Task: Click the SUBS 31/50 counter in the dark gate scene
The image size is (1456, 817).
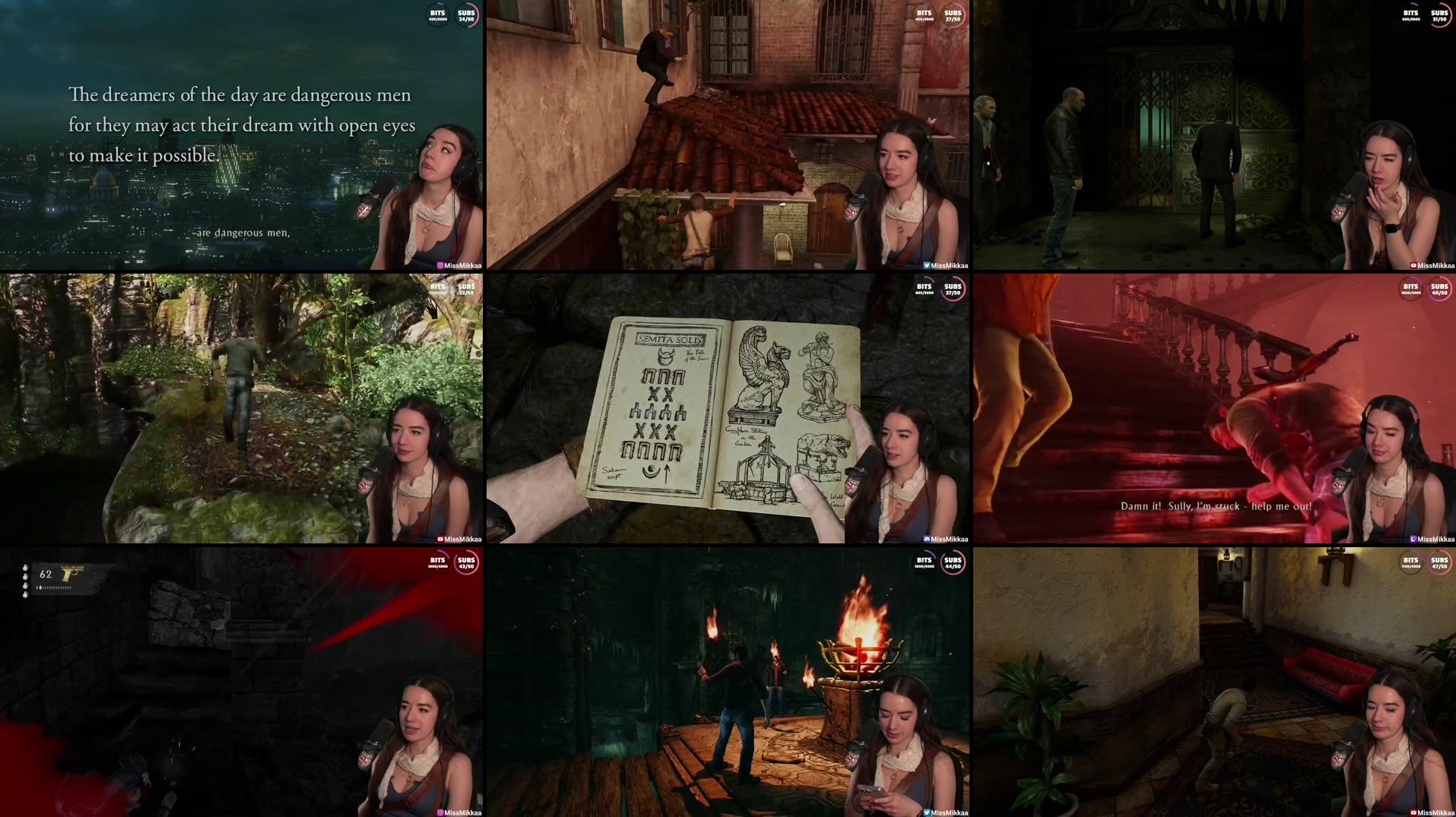Action: 1439,13
